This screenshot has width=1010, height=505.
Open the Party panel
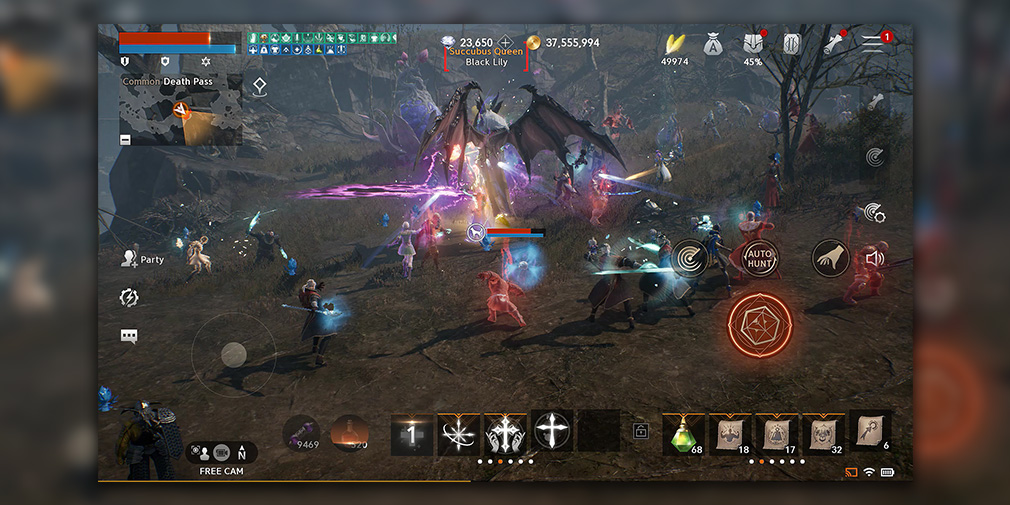tap(141, 259)
